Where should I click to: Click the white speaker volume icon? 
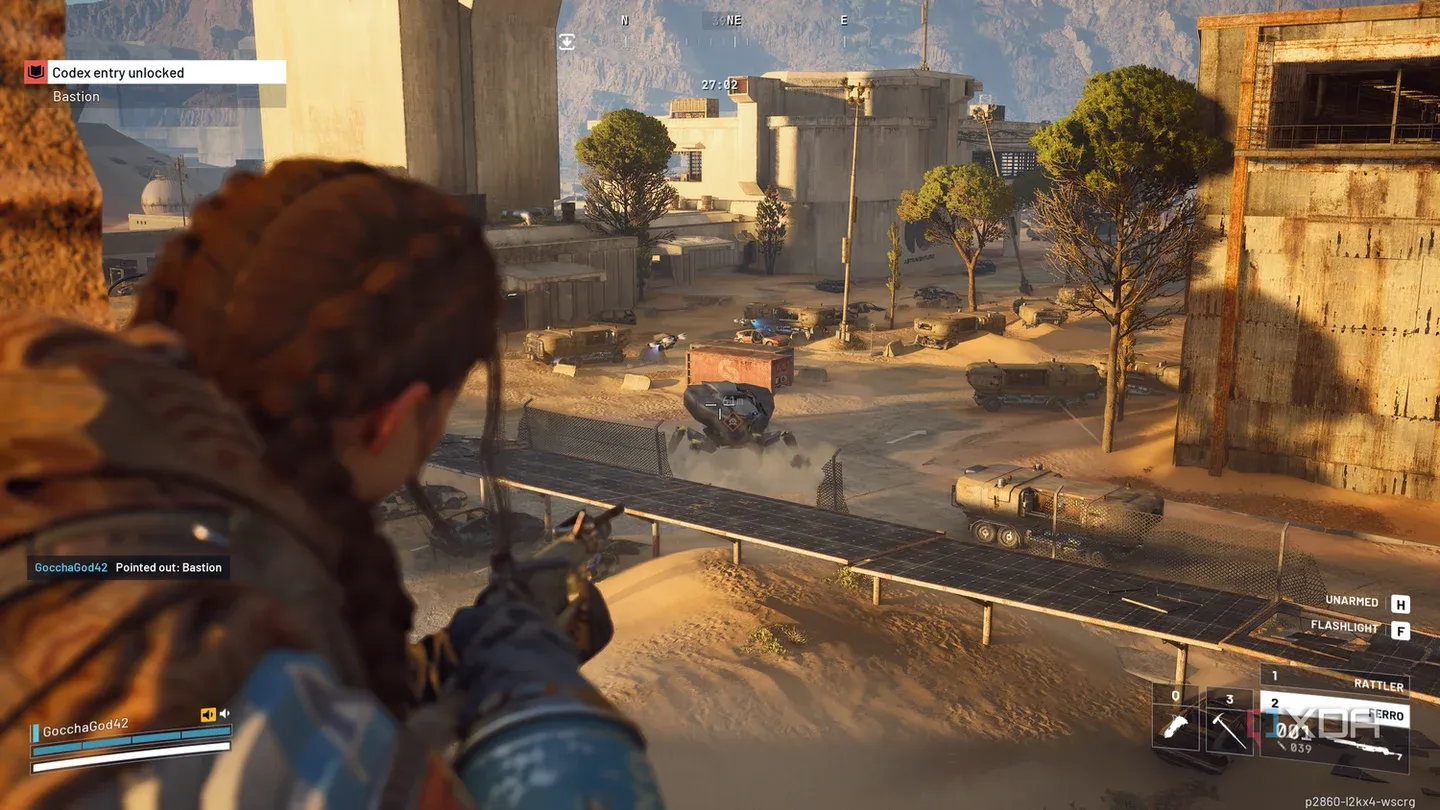[x=225, y=714]
